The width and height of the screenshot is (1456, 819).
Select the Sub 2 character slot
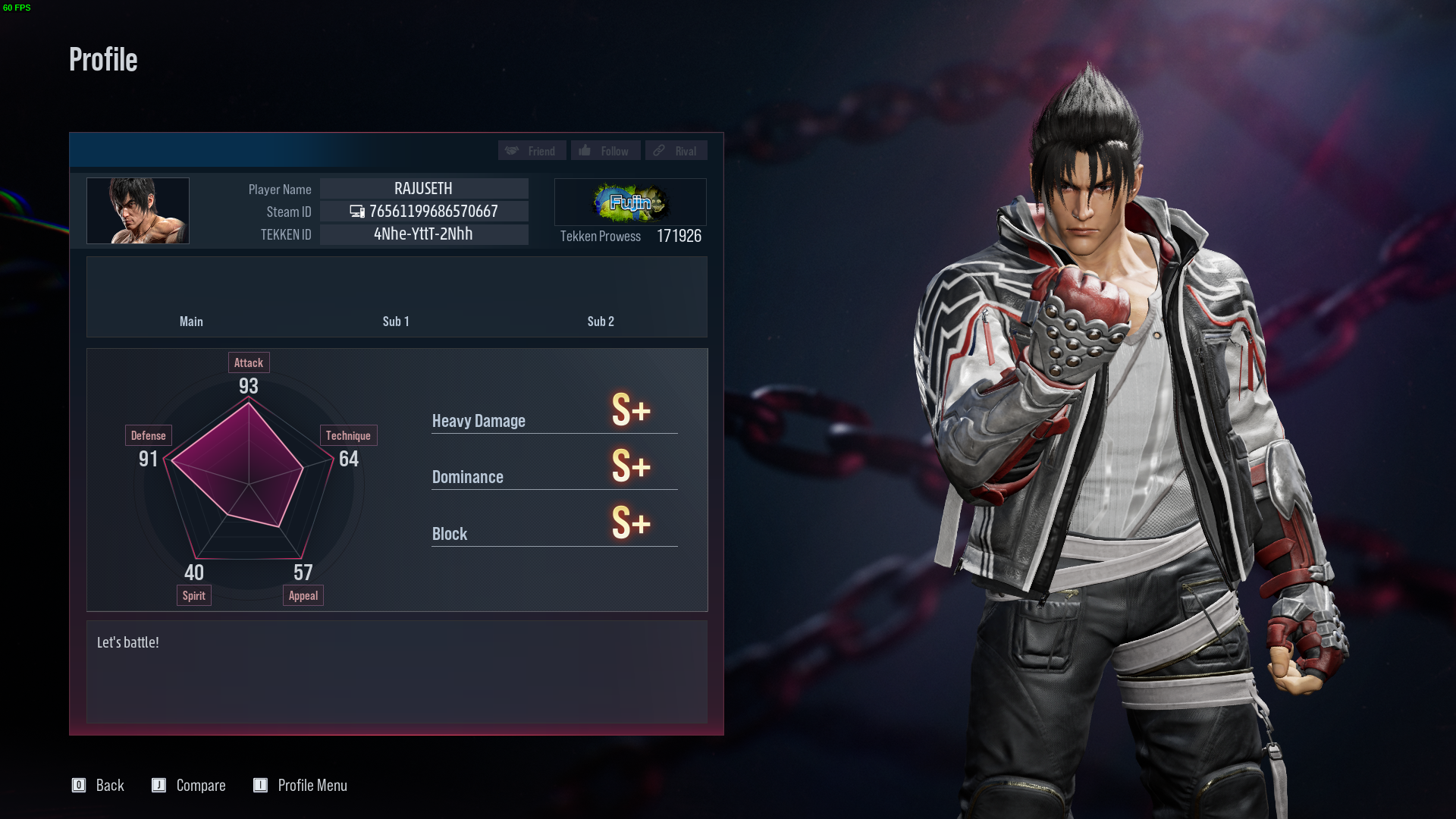[601, 322]
